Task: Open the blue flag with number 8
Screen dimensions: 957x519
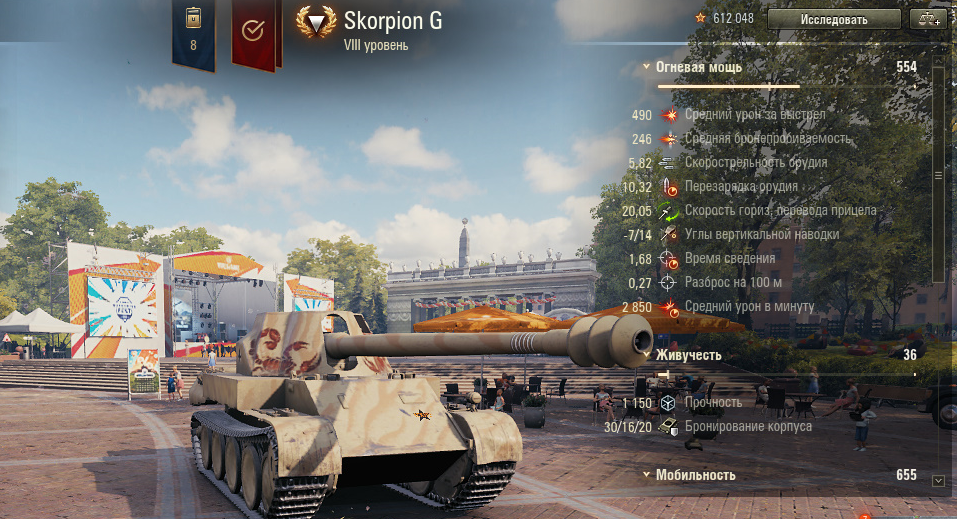Action: tap(193, 33)
